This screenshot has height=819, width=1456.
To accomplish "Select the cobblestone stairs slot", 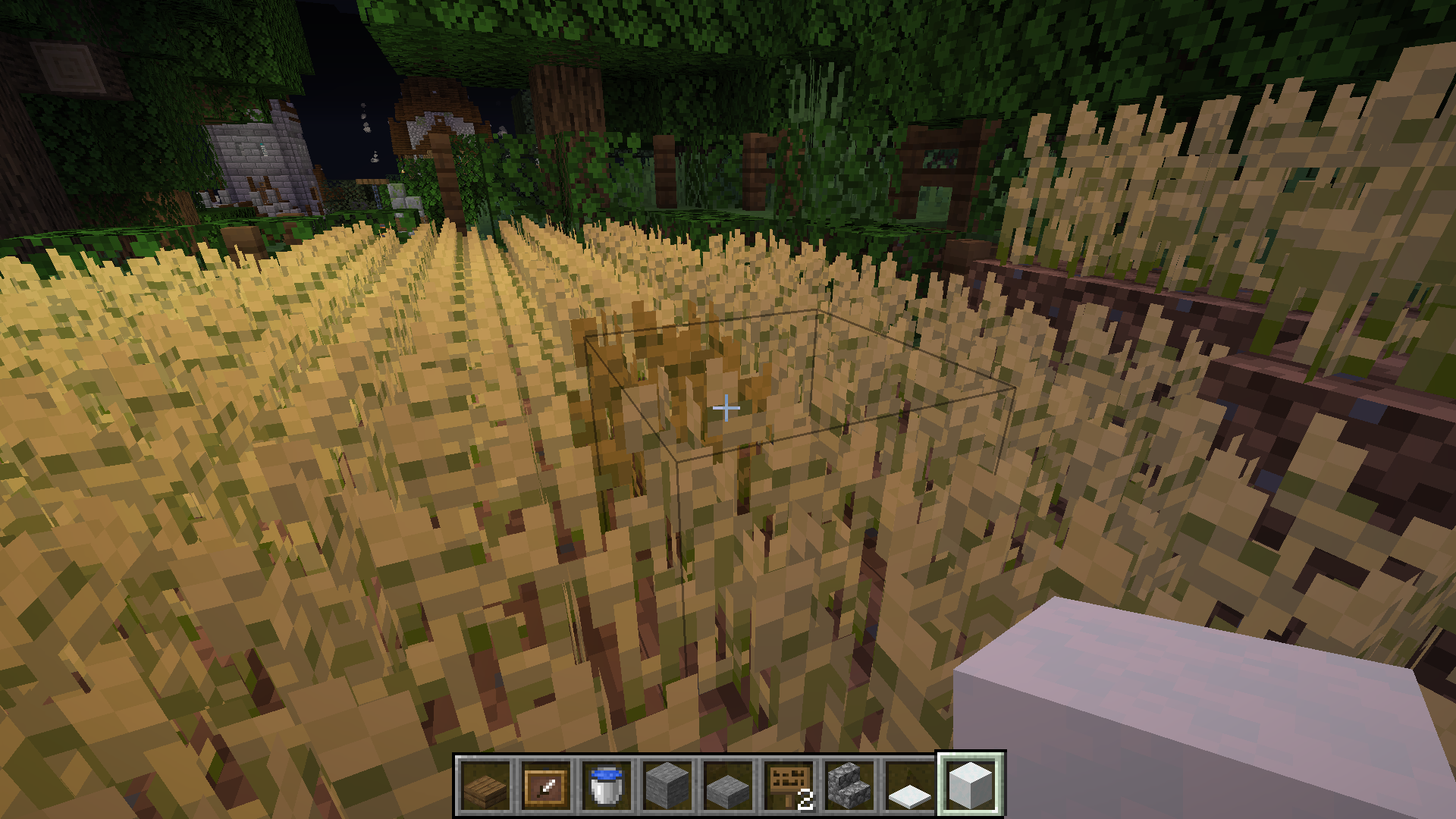I will click(x=849, y=786).
